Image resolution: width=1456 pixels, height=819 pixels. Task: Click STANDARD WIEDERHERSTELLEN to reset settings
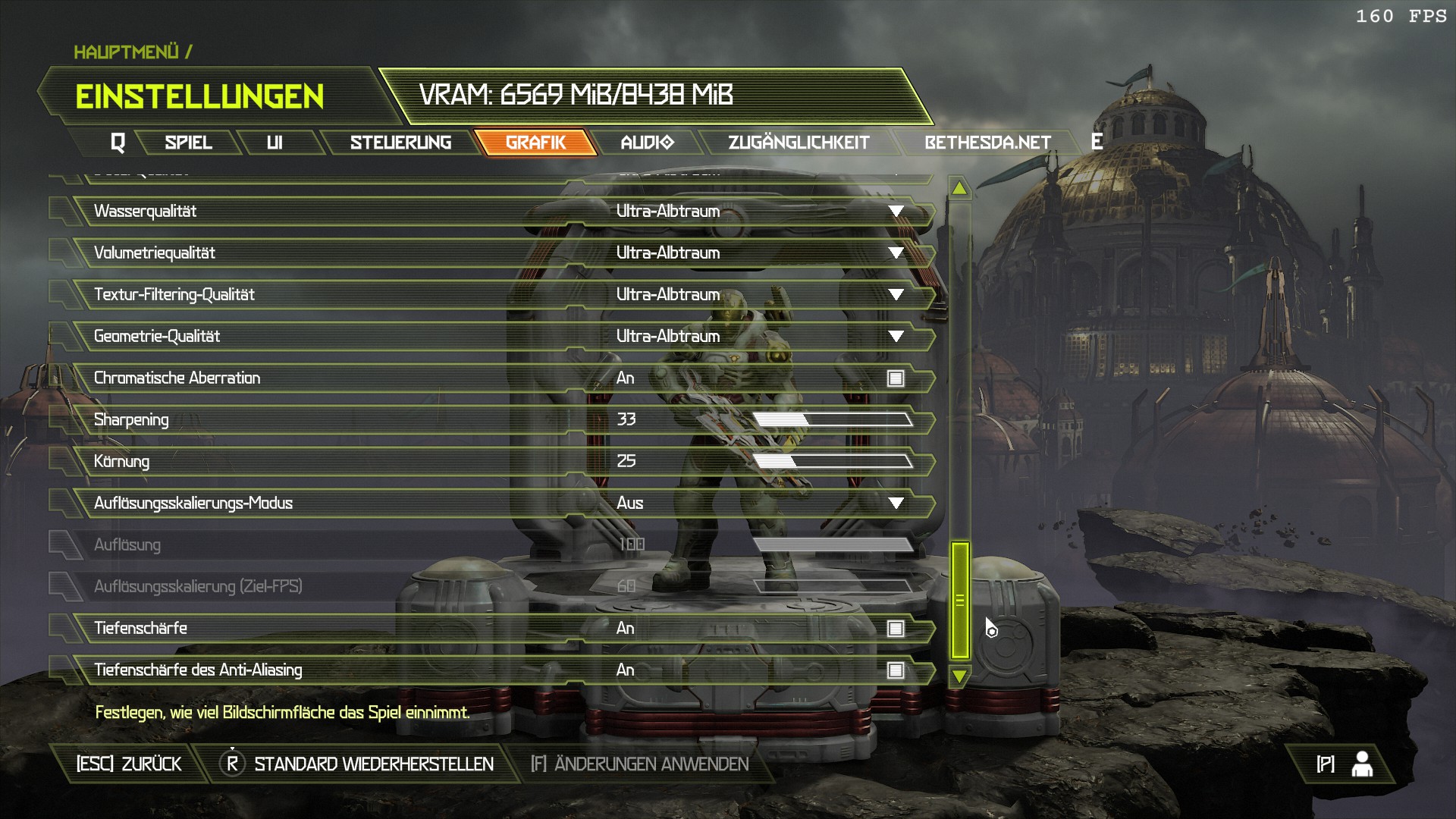[373, 764]
